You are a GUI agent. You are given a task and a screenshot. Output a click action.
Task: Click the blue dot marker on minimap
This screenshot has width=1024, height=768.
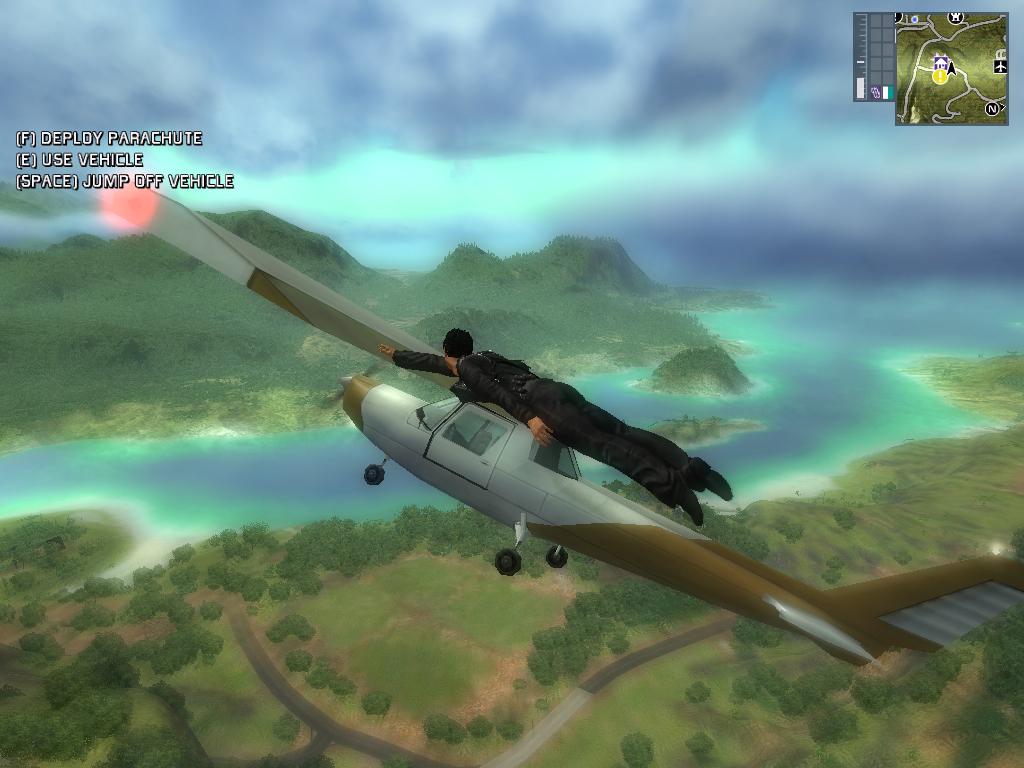914,19
